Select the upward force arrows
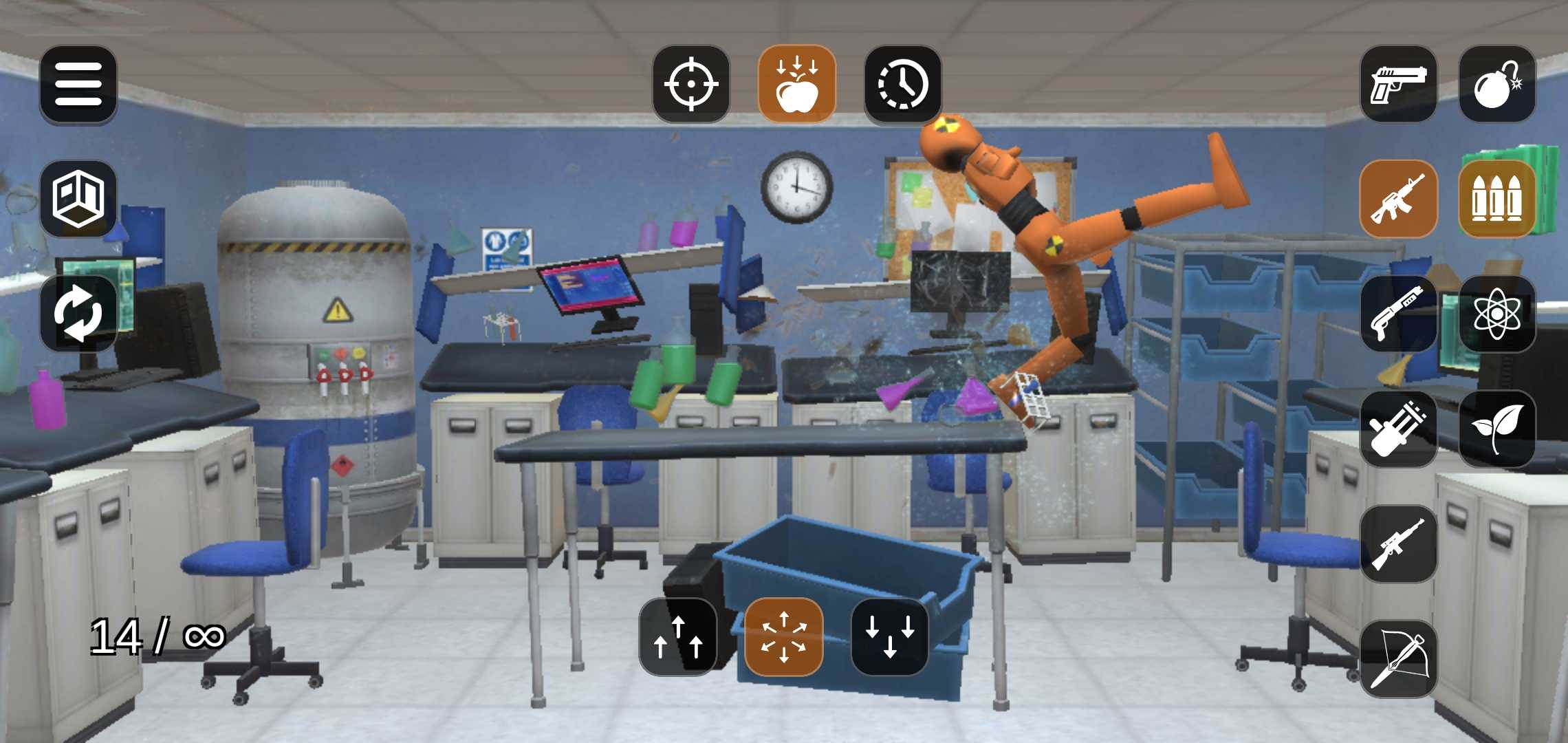Image resolution: width=1568 pixels, height=743 pixels. [x=677, y=636]
